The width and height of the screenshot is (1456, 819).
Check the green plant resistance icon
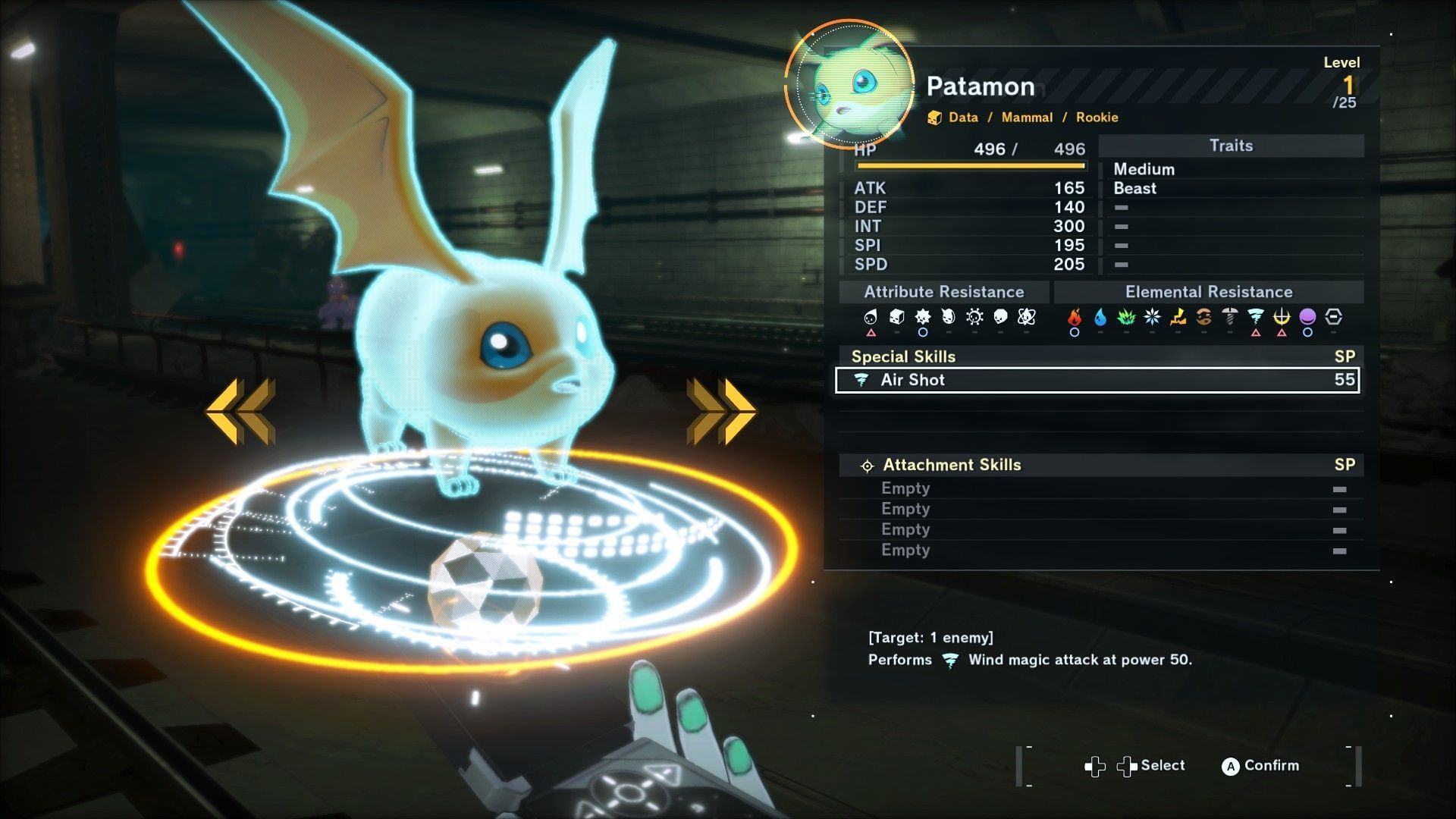tap(1126, 317)
